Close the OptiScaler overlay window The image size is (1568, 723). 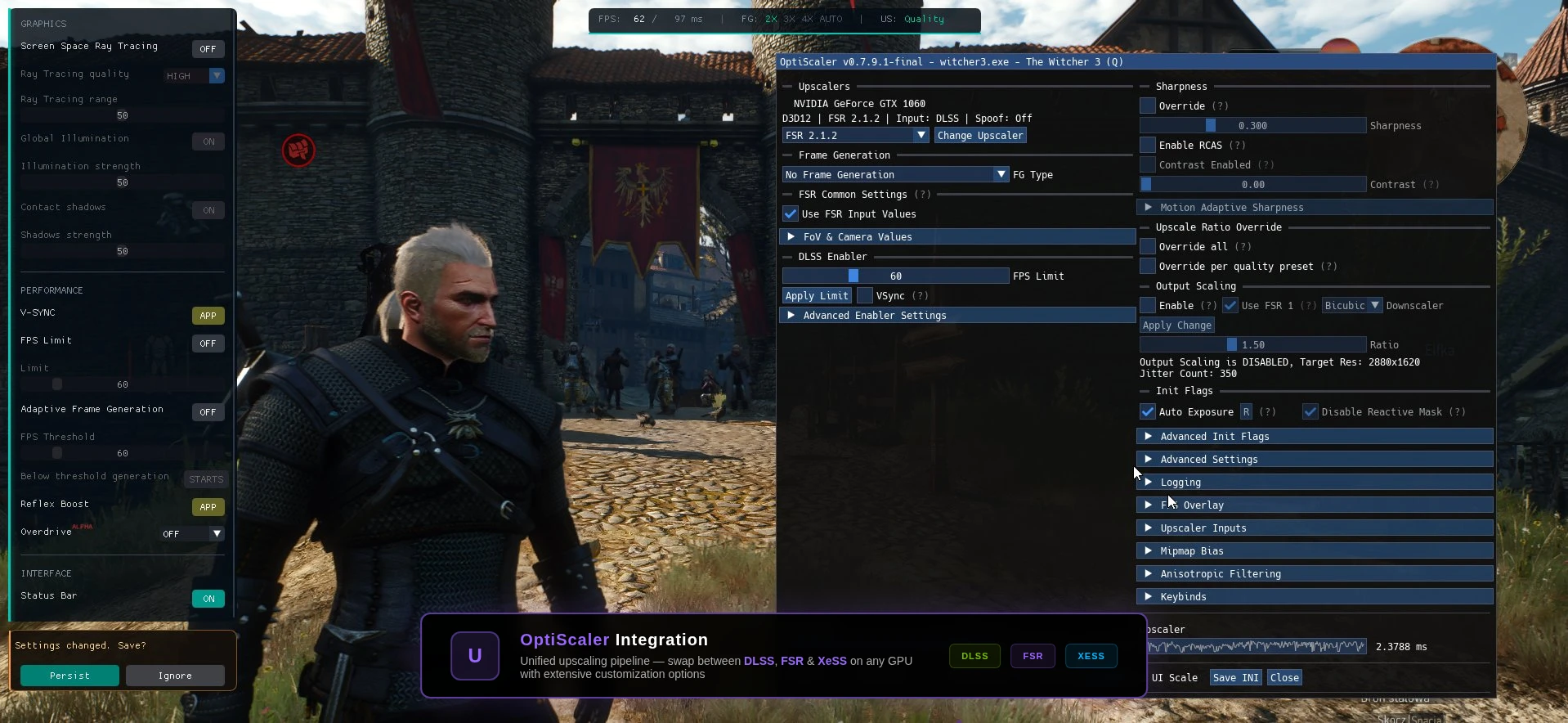point(1284,678)
